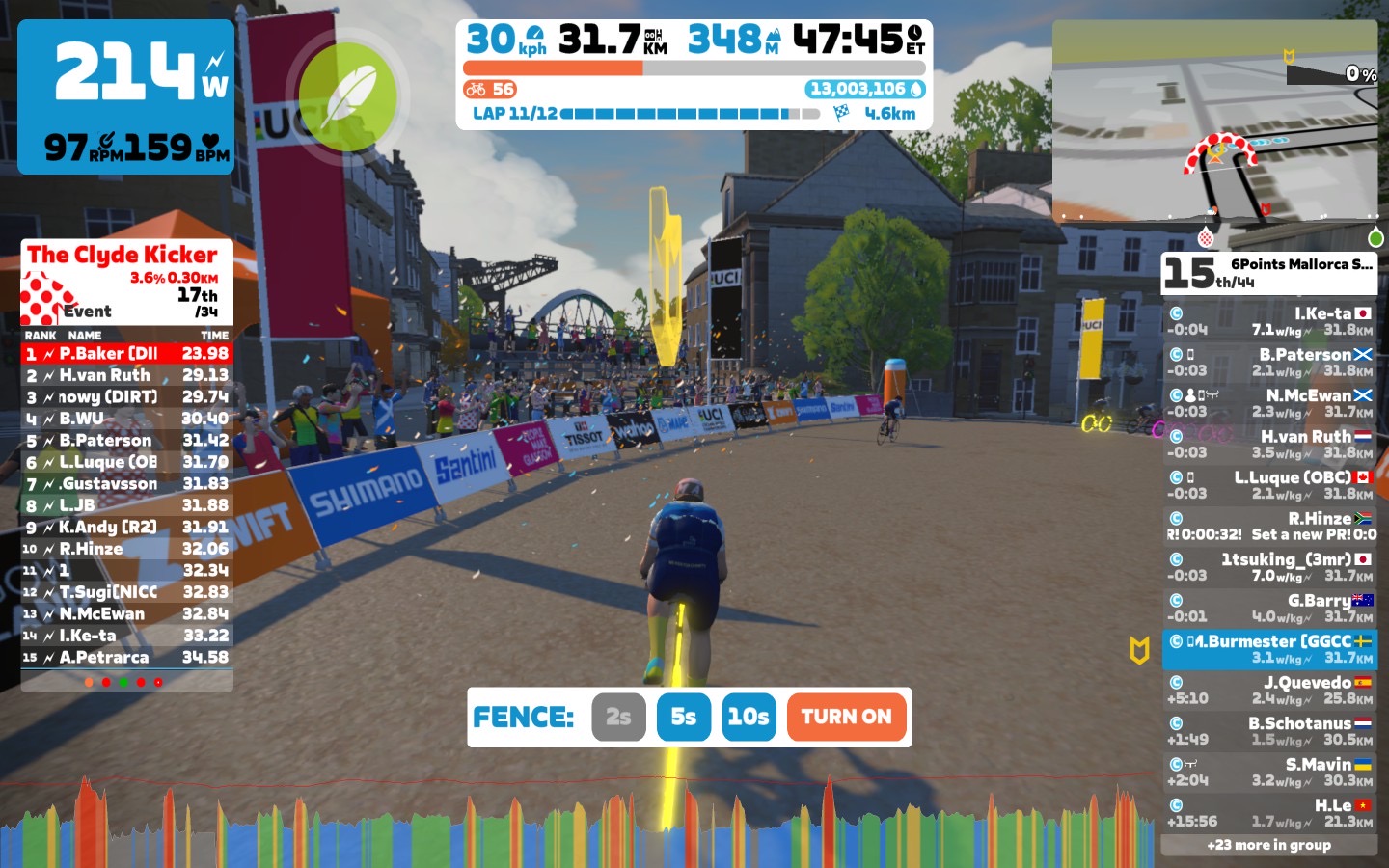Viewport: 1389px width, 868px height.
Task: Choose H.Le at the riders list bottom
Action: (1269, 813)
